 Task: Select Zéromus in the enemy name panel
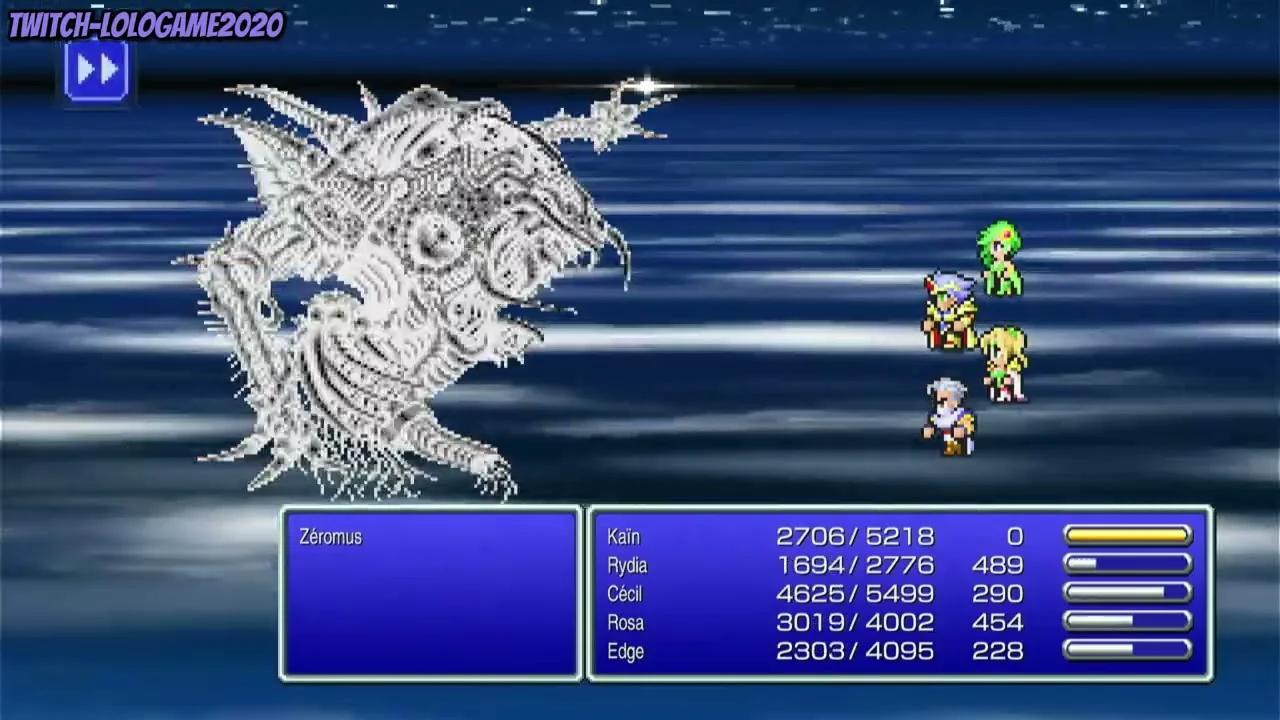click(331, 537)
